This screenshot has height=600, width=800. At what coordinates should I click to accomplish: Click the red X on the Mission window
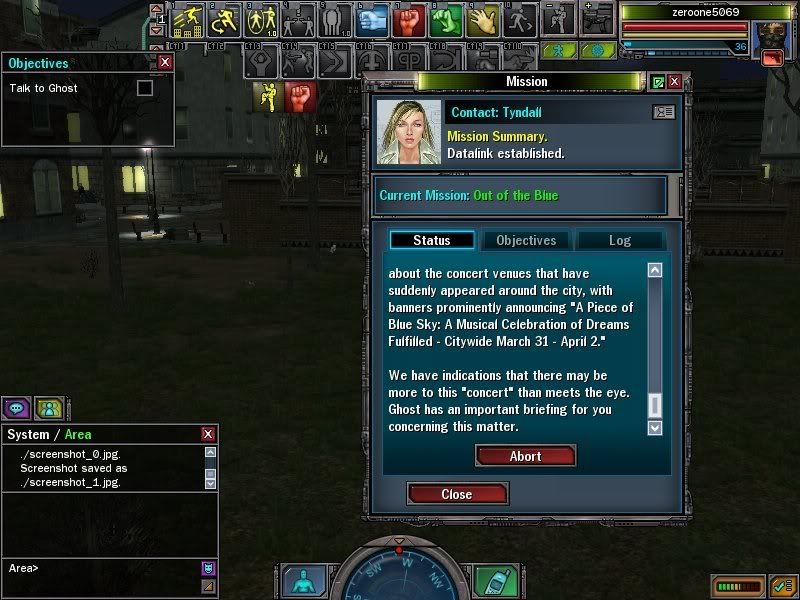pos(675,82)
